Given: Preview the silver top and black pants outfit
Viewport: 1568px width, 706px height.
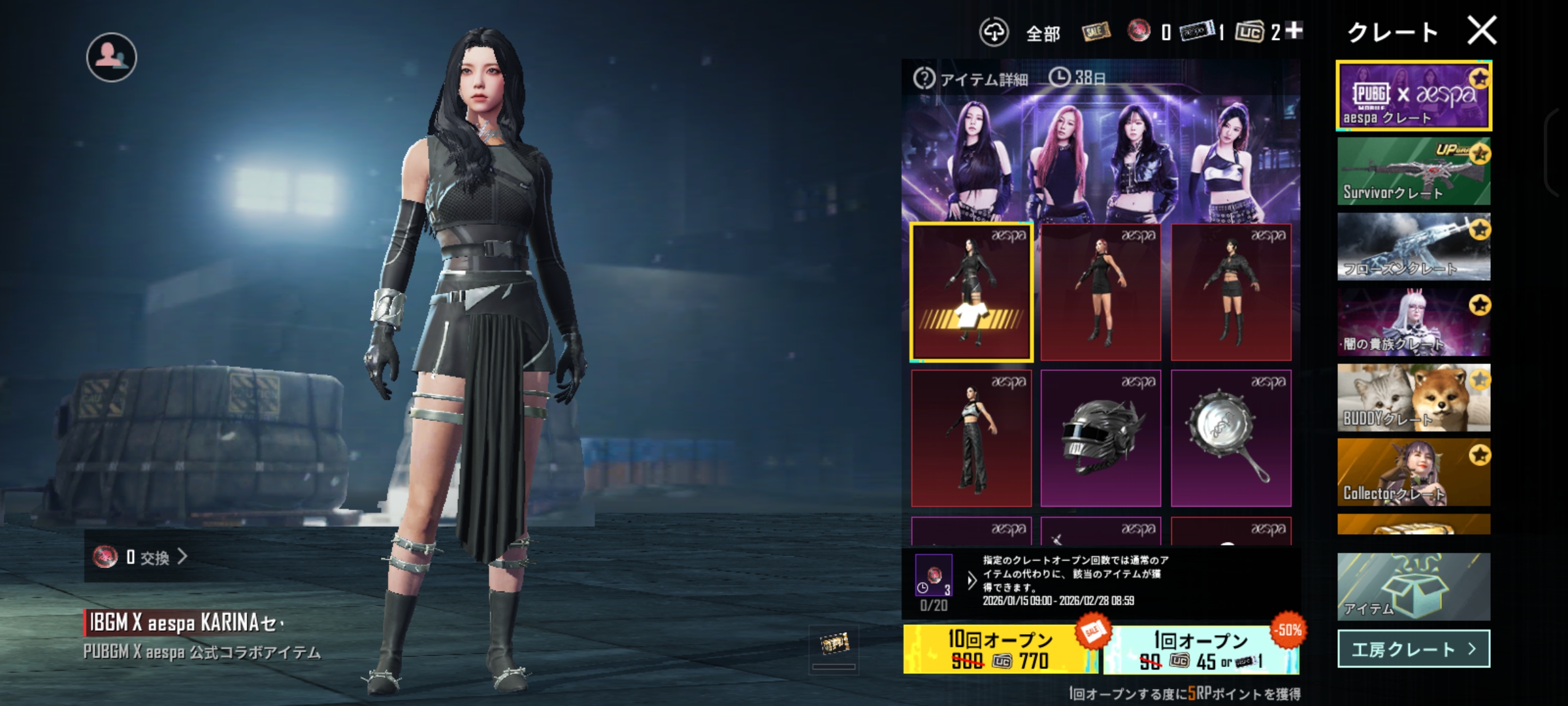Looking at the screenshot, I should tap(972, 438).
